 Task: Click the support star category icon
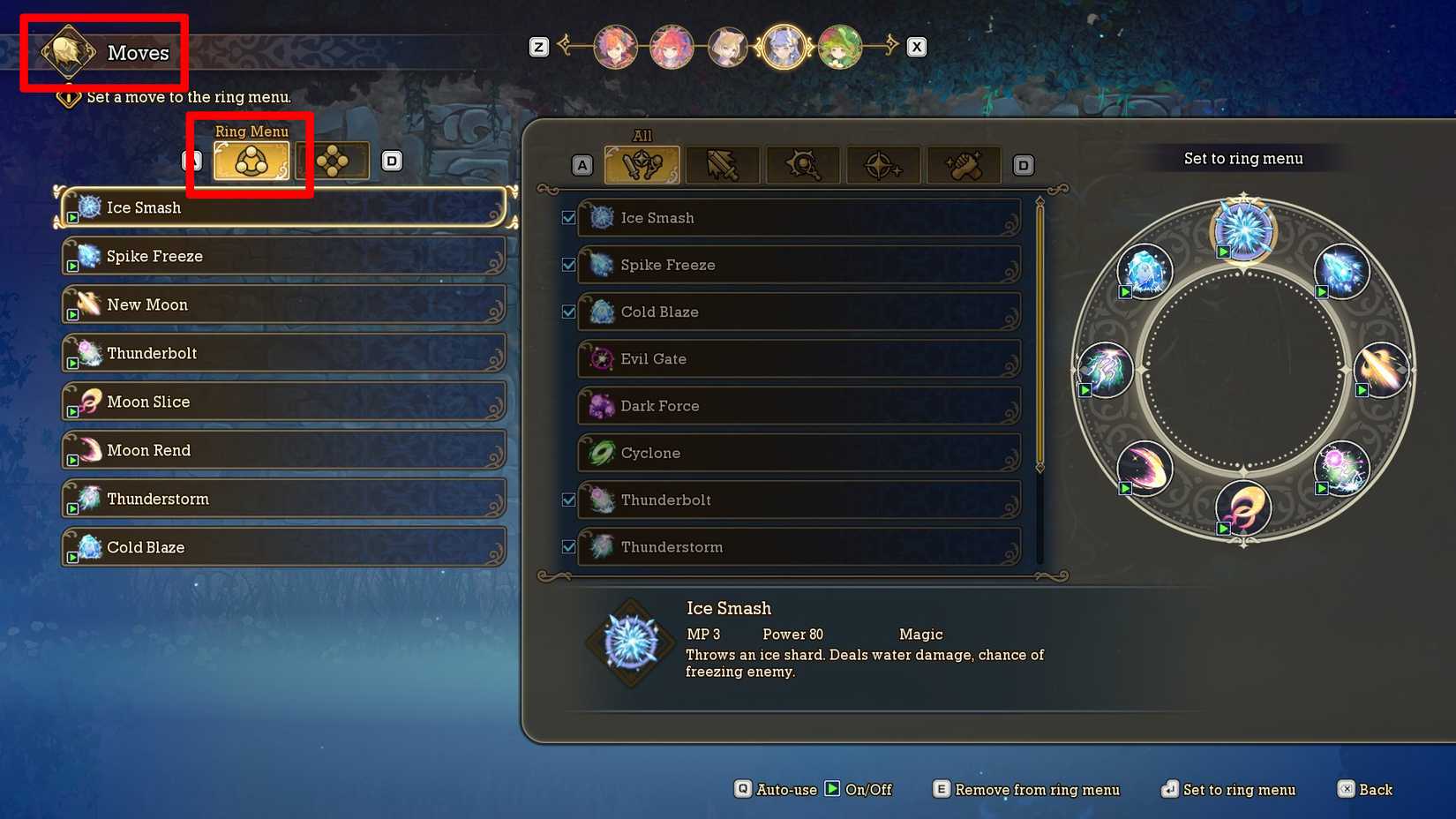tap(882, 164)
